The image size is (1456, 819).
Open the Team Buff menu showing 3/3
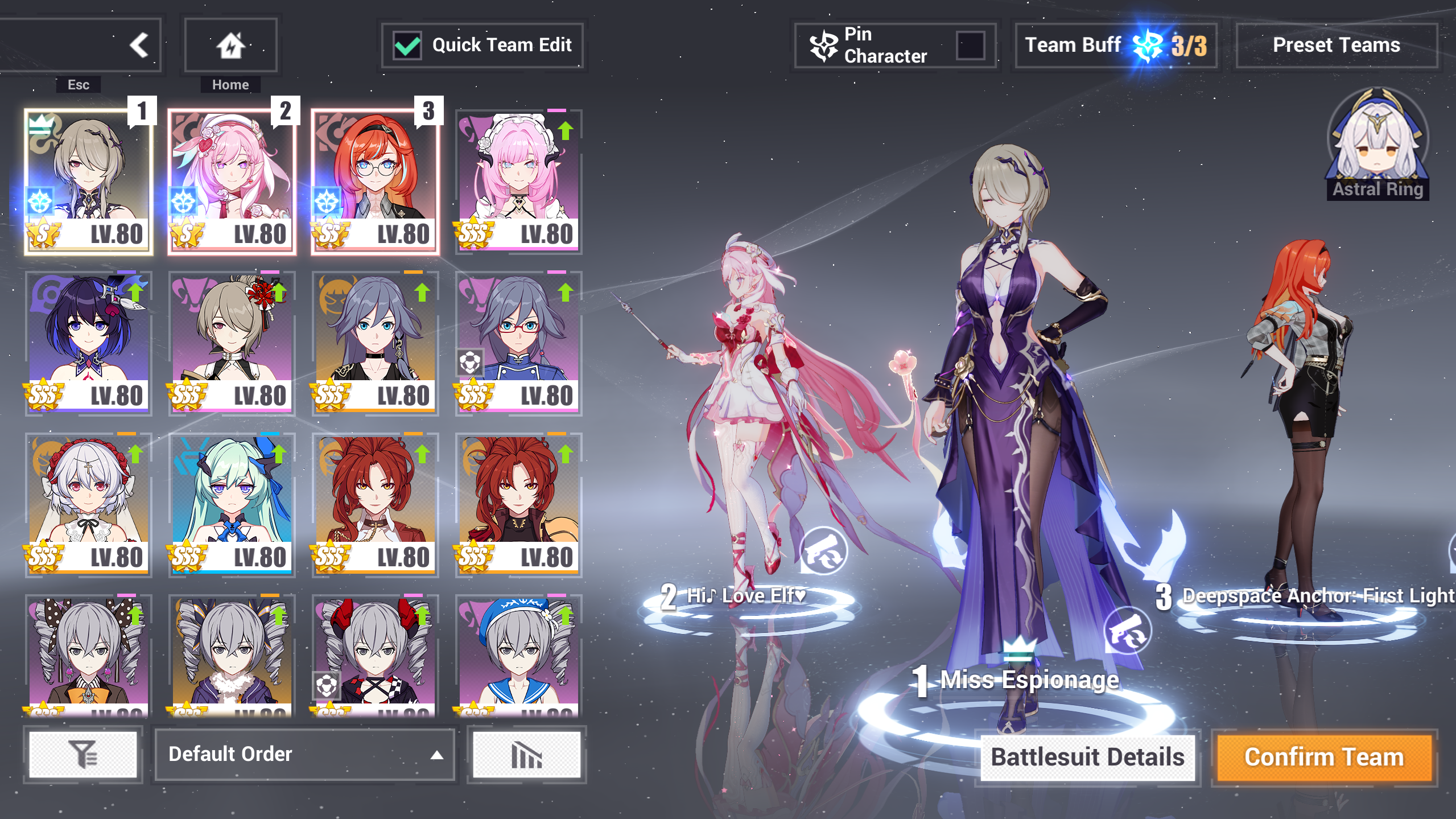point(1114,45)
